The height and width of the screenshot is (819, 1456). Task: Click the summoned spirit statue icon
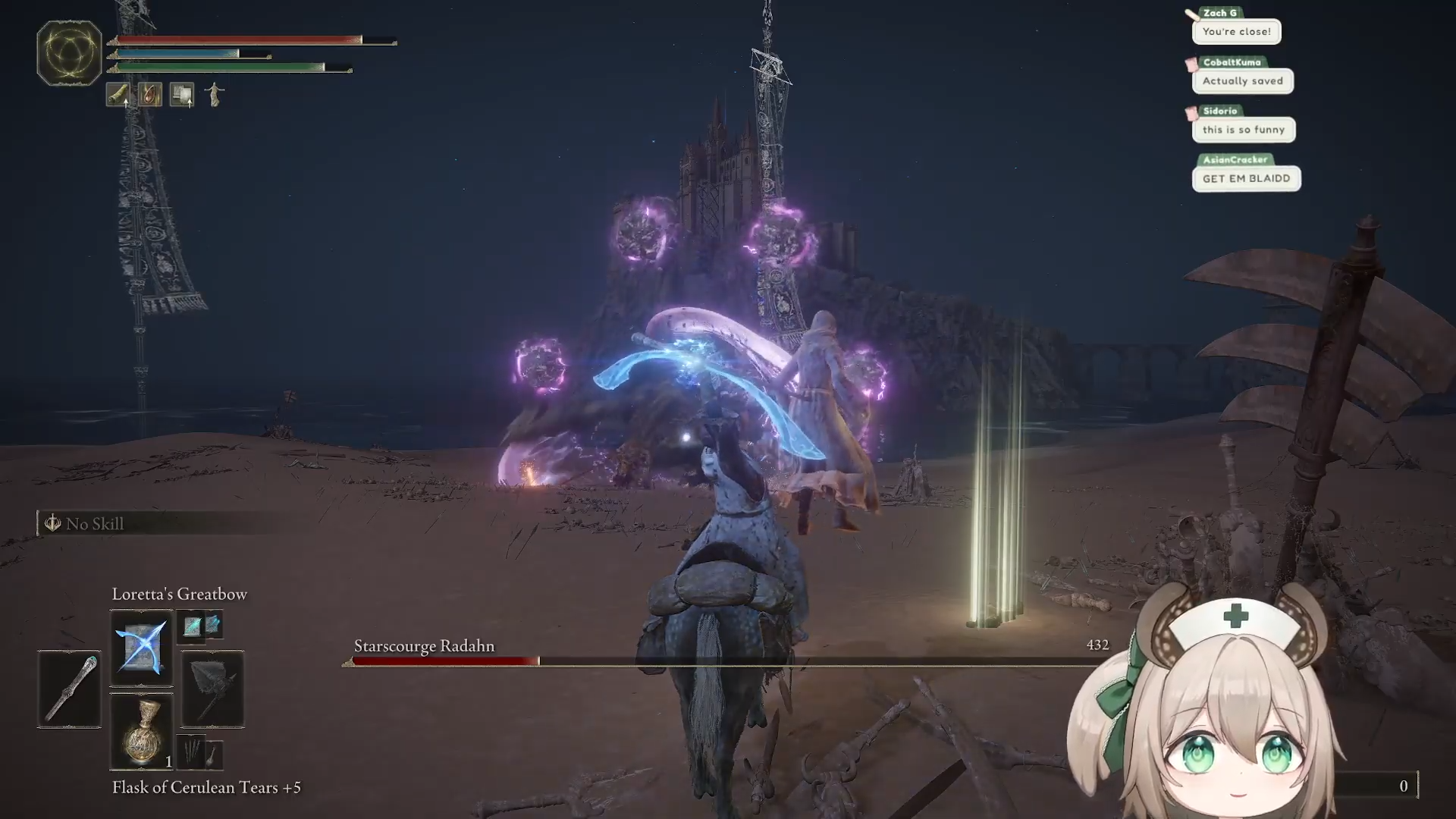pos(215,95)
